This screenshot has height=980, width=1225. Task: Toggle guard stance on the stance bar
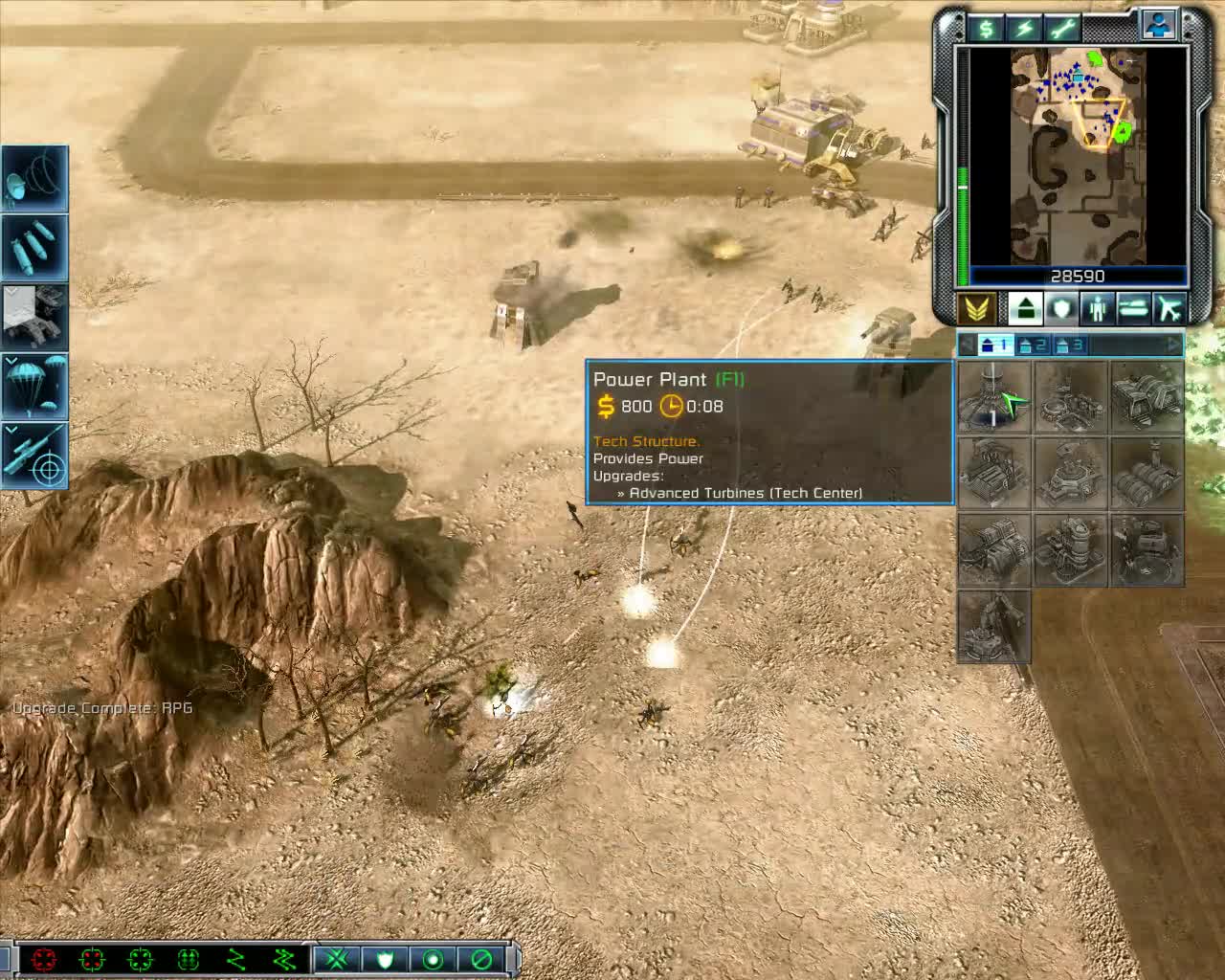coord(385,960)
